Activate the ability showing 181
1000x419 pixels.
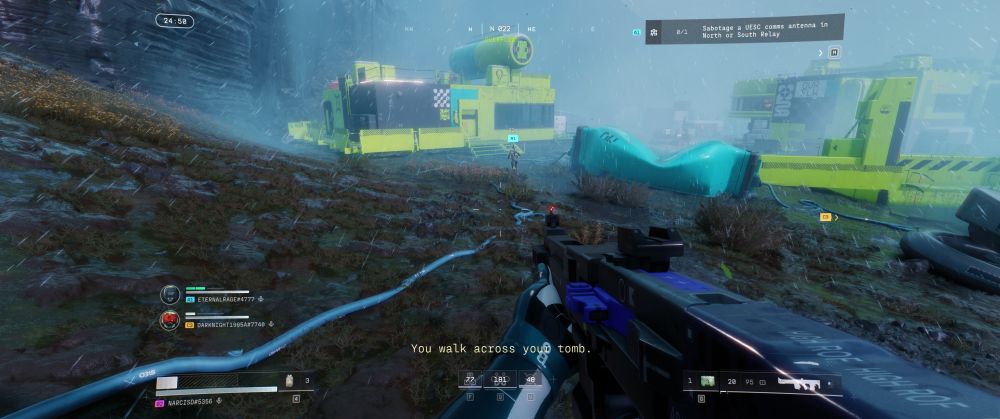pos(500,379)
